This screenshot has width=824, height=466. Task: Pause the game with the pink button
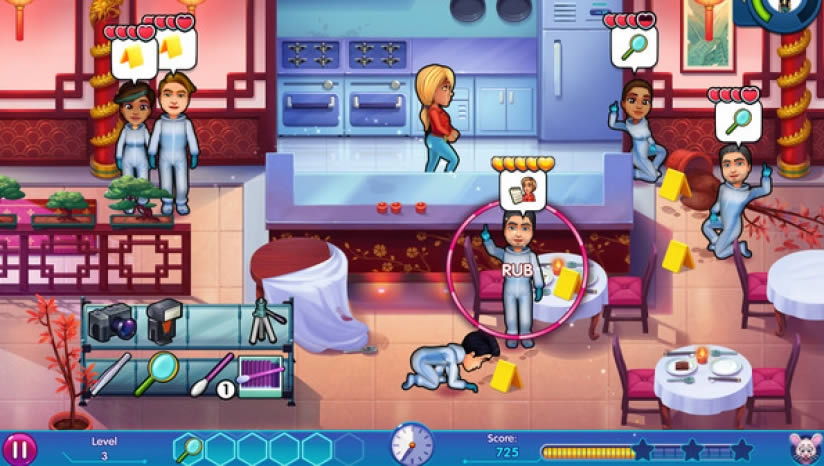19,449
